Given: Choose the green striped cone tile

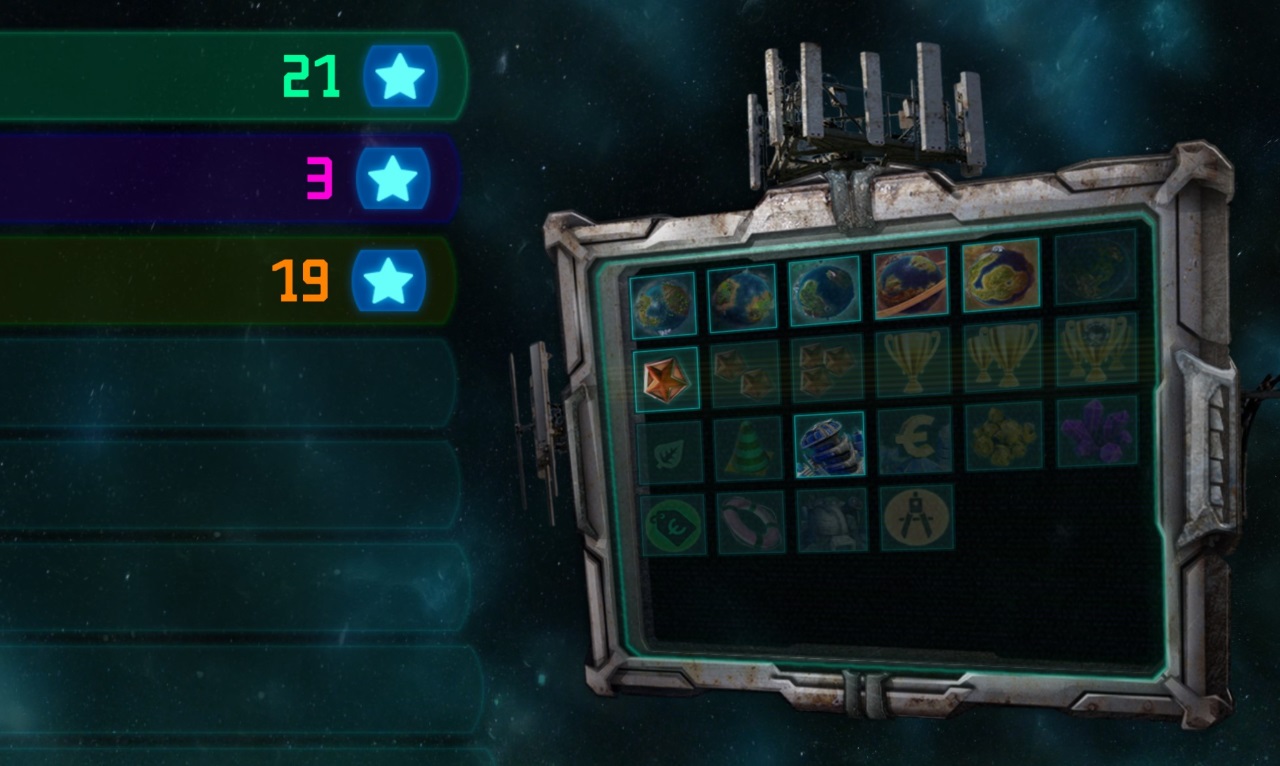Looking at the screenshot, I should tap(748, 448).
